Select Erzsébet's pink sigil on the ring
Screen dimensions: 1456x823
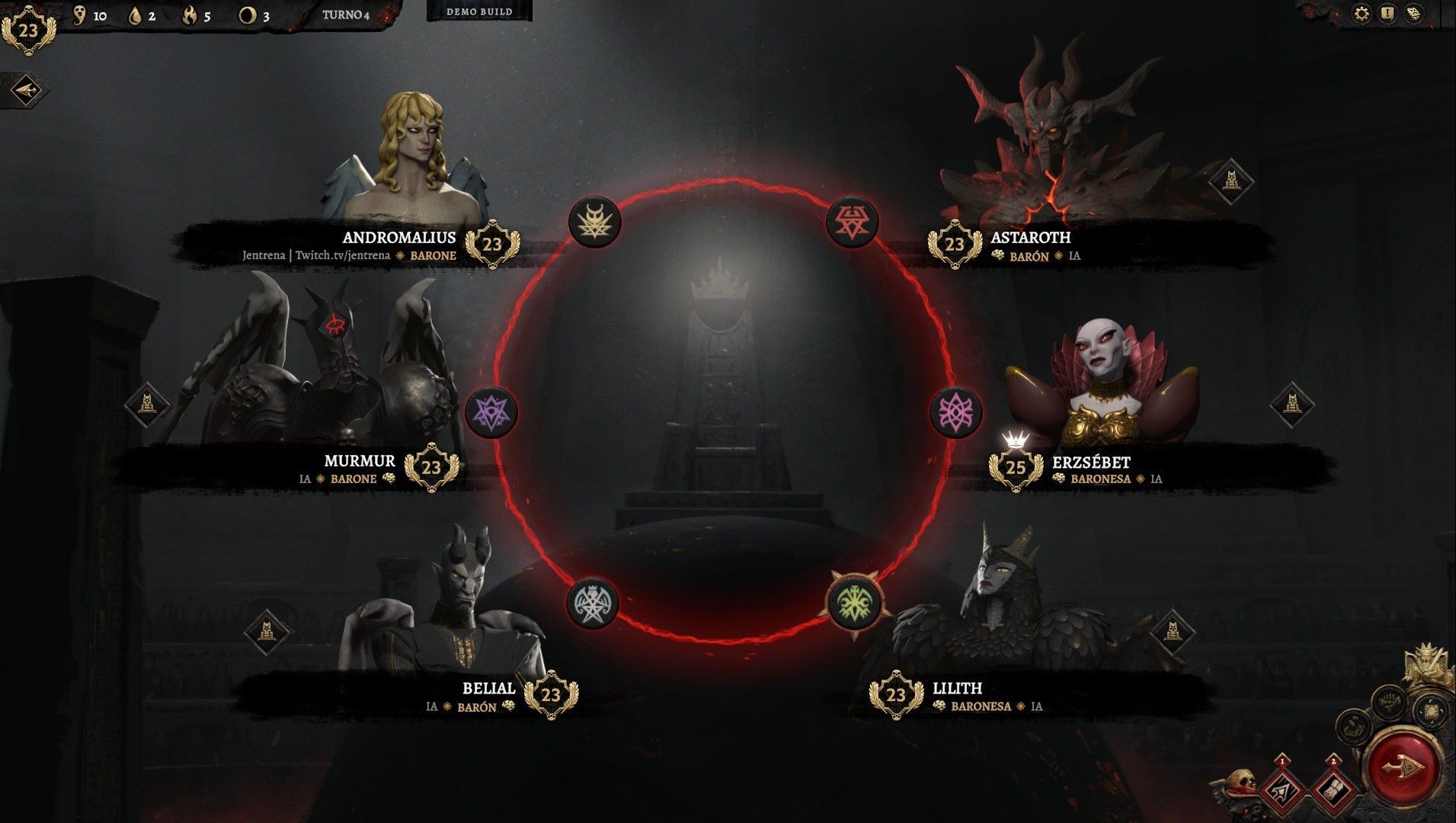(x=955, y=411)
